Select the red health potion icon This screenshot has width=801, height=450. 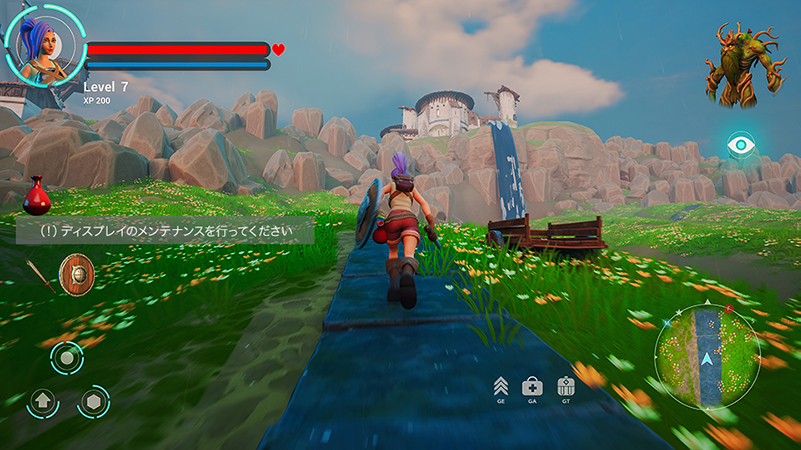pyautogui.click(x=37, y=196)
